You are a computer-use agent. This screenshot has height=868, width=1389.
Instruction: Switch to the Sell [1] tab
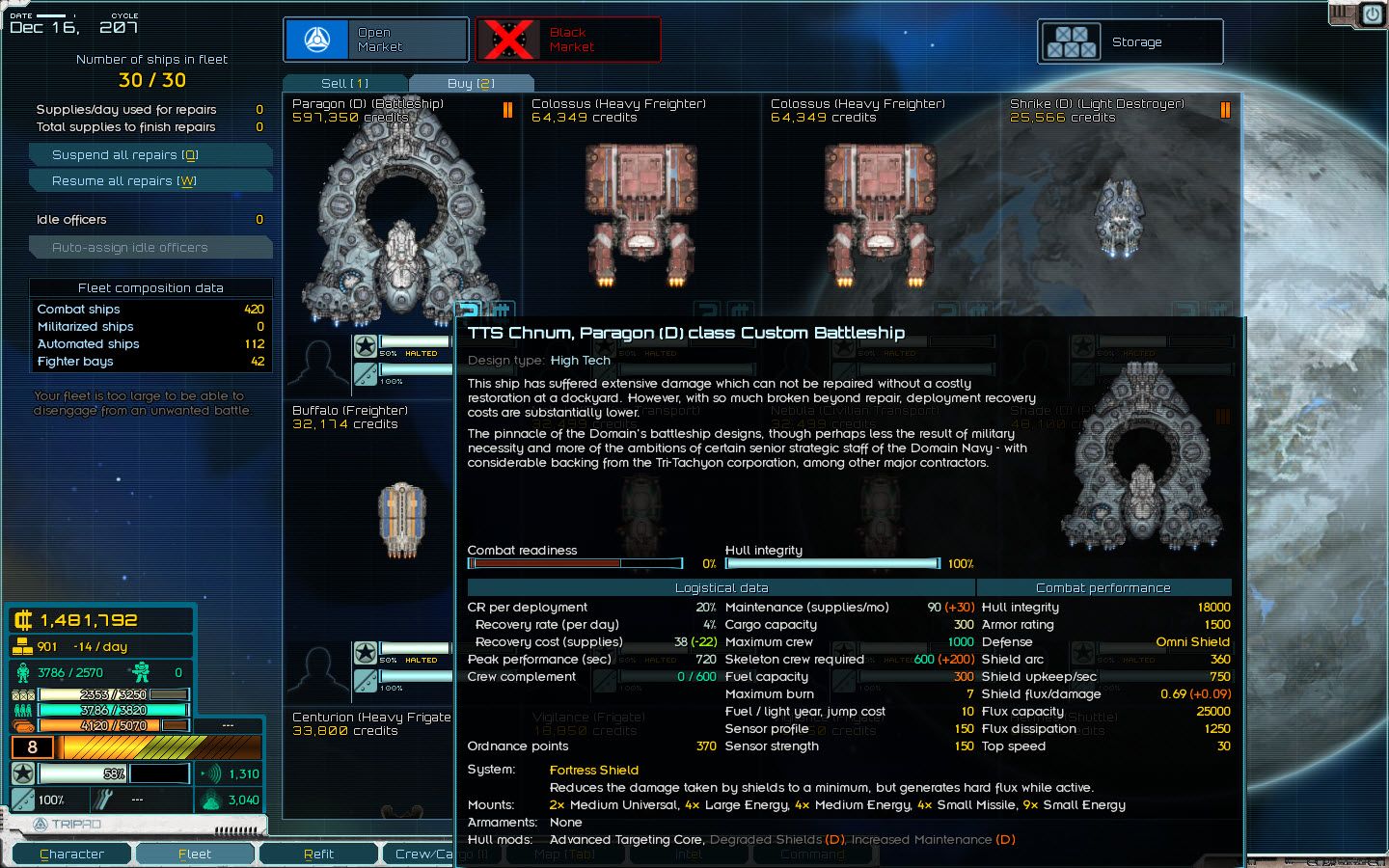[x=344, y=83]
